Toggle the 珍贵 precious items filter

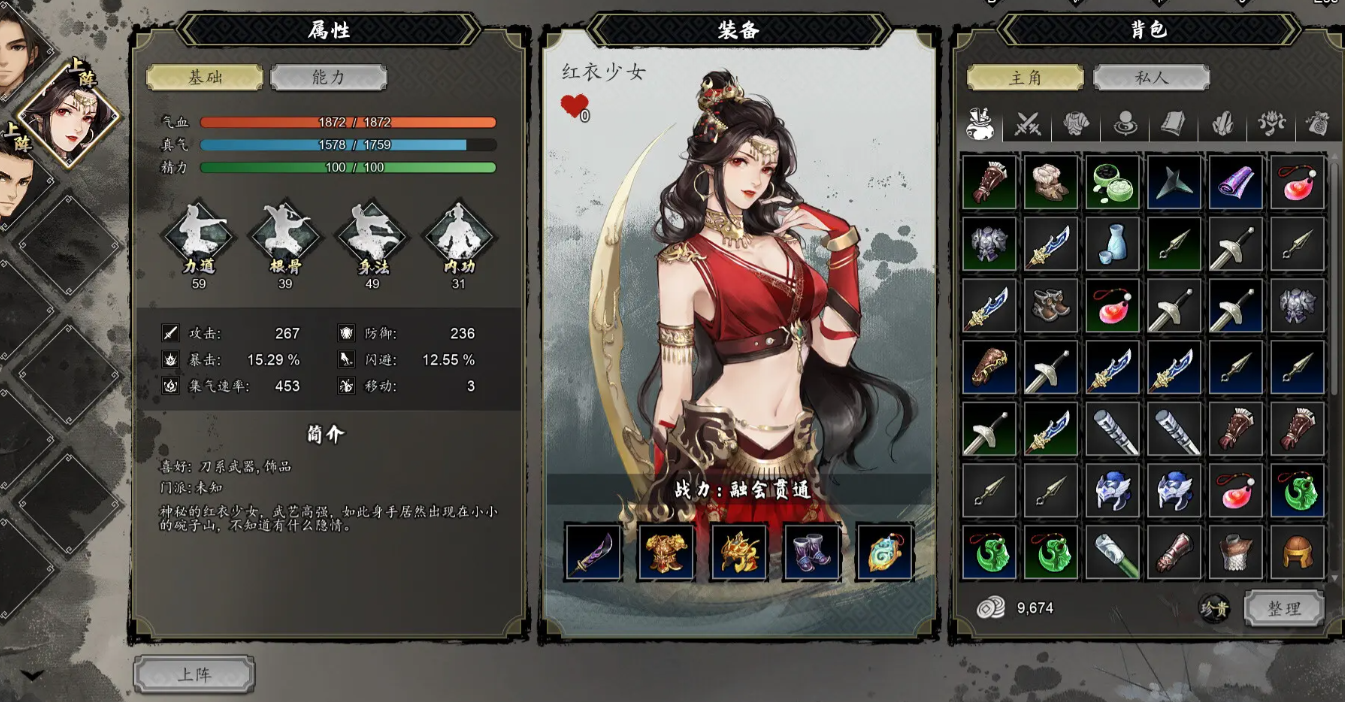click(x=1214, y=608)
